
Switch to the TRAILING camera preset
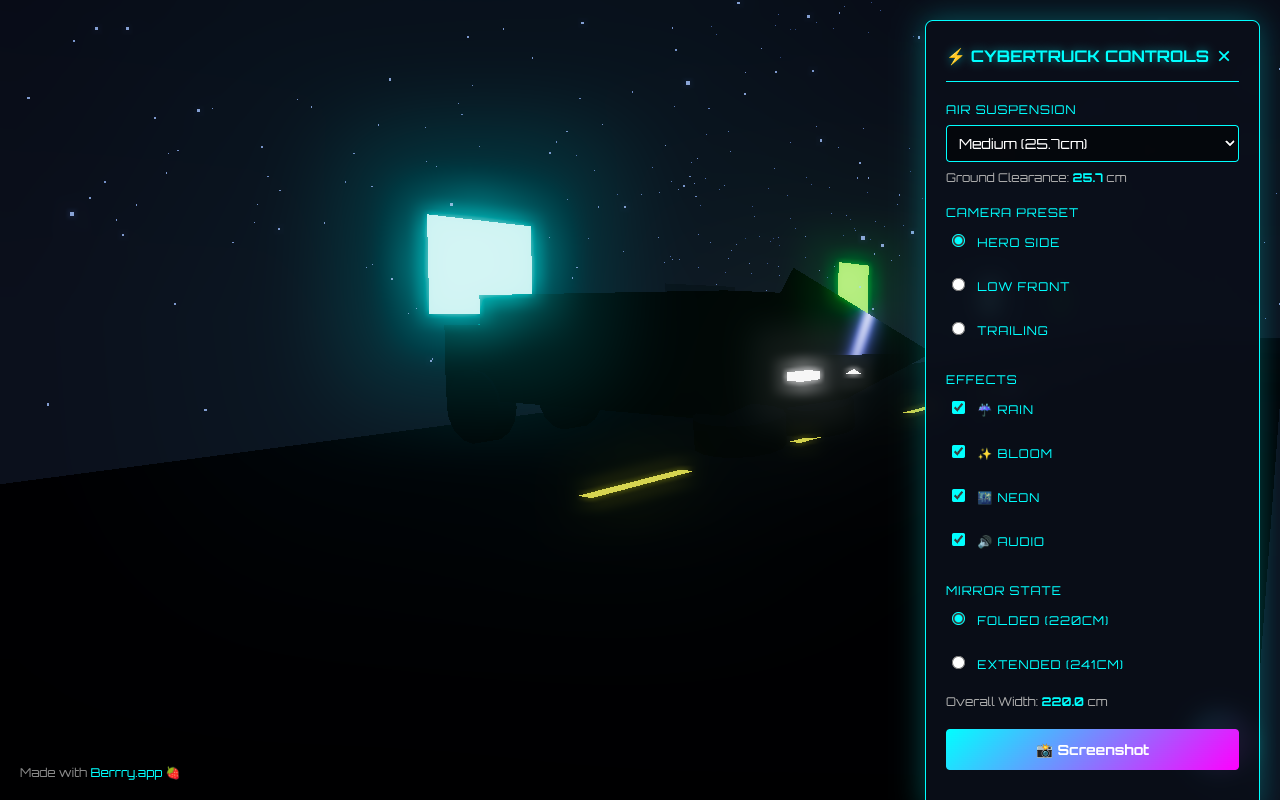(958, 328)
